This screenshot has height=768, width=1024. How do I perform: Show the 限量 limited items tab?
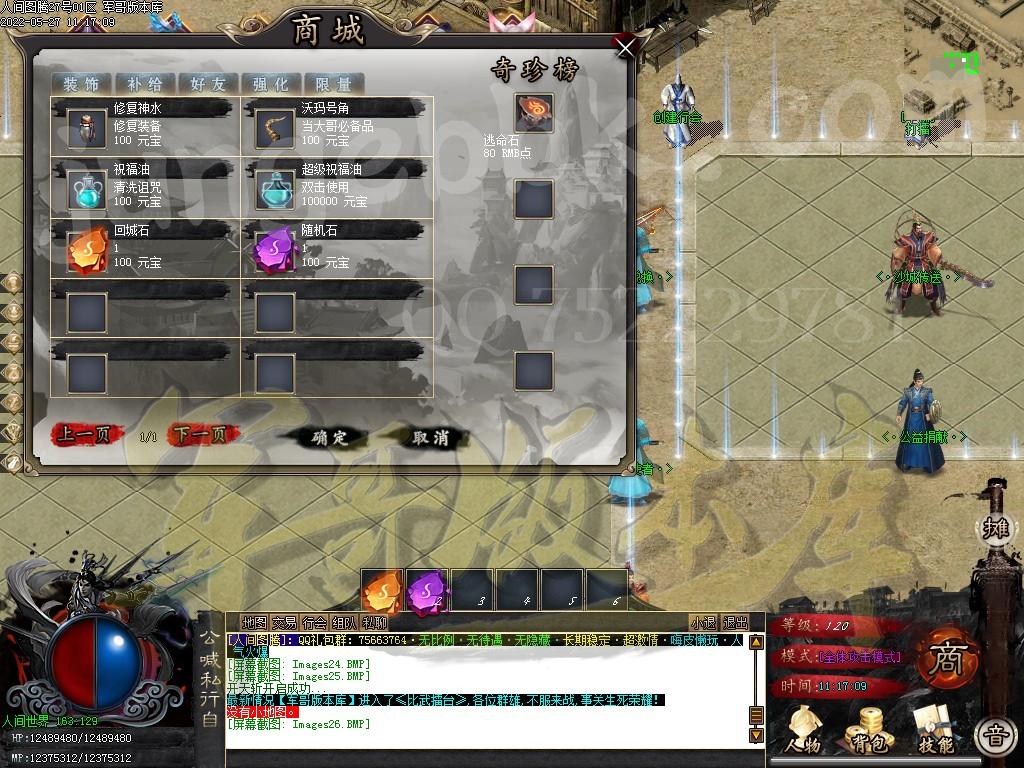333,84
